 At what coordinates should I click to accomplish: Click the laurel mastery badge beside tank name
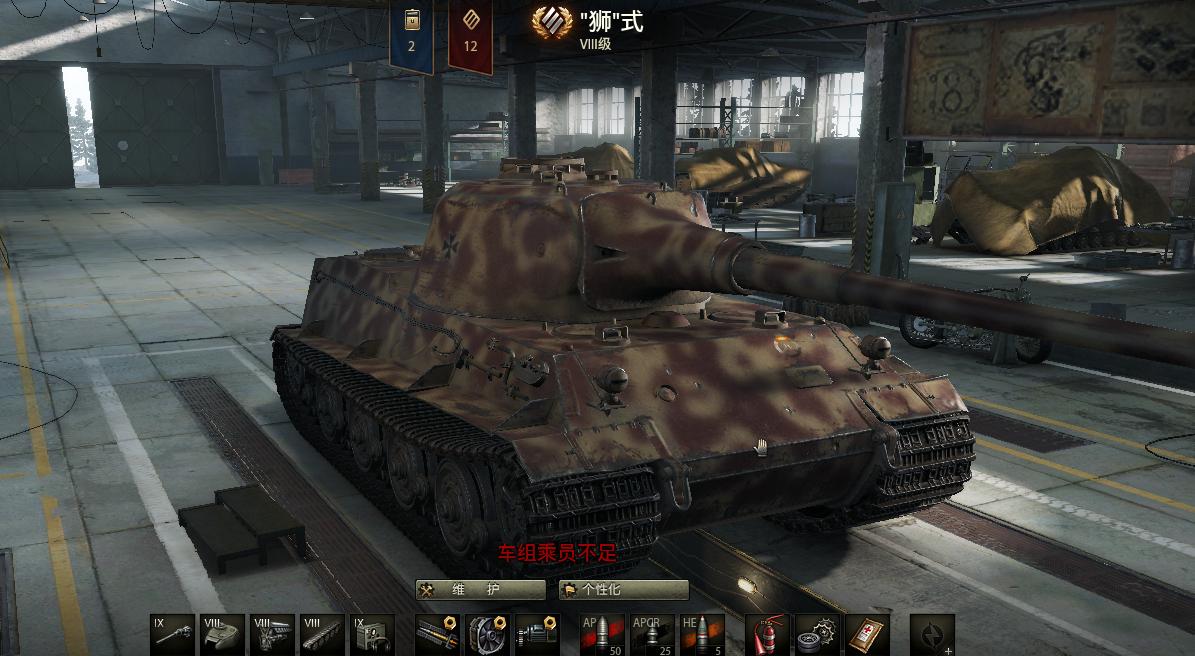click(552, 22)
